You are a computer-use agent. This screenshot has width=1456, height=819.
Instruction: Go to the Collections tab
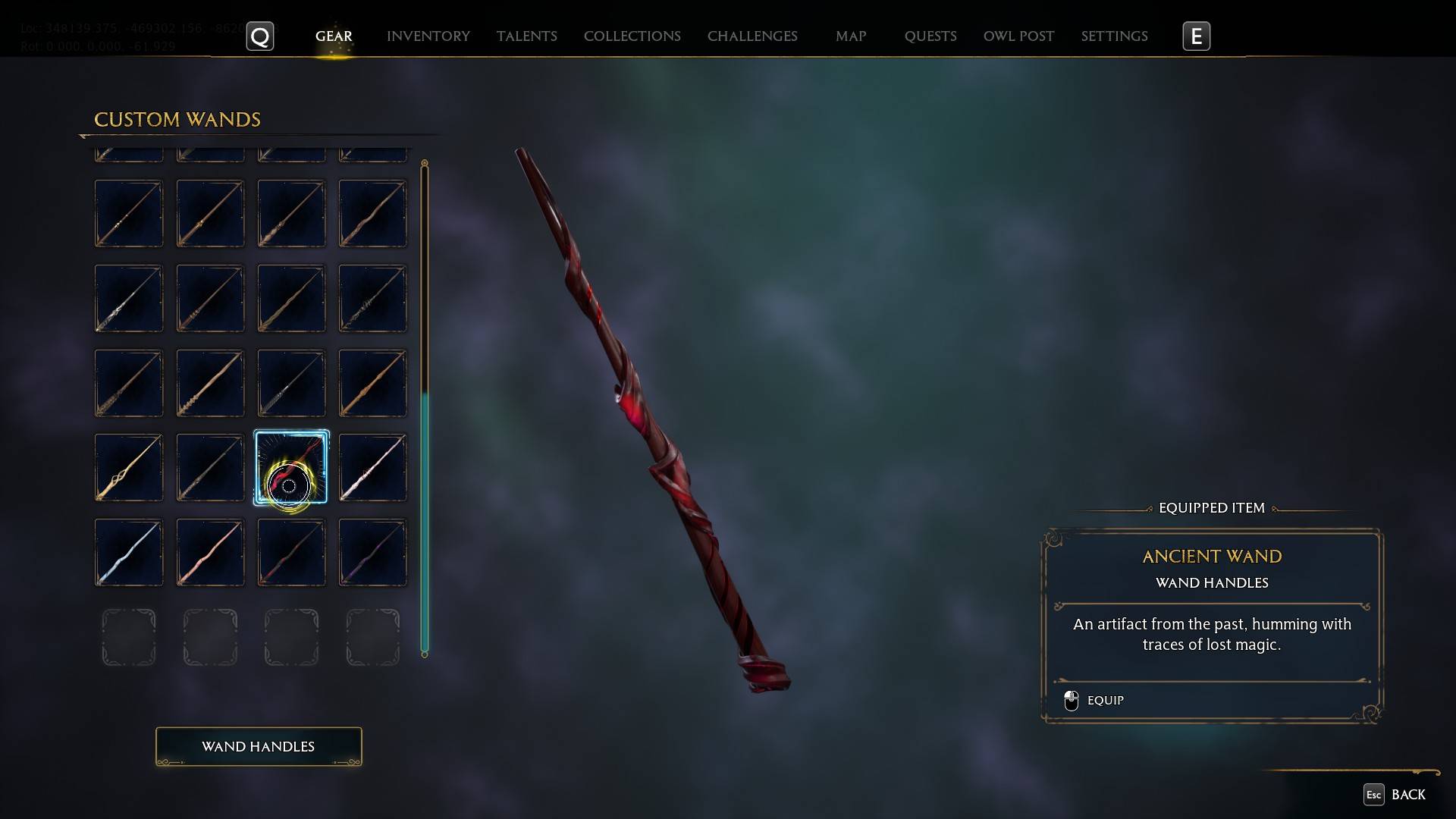click(632, 36)
